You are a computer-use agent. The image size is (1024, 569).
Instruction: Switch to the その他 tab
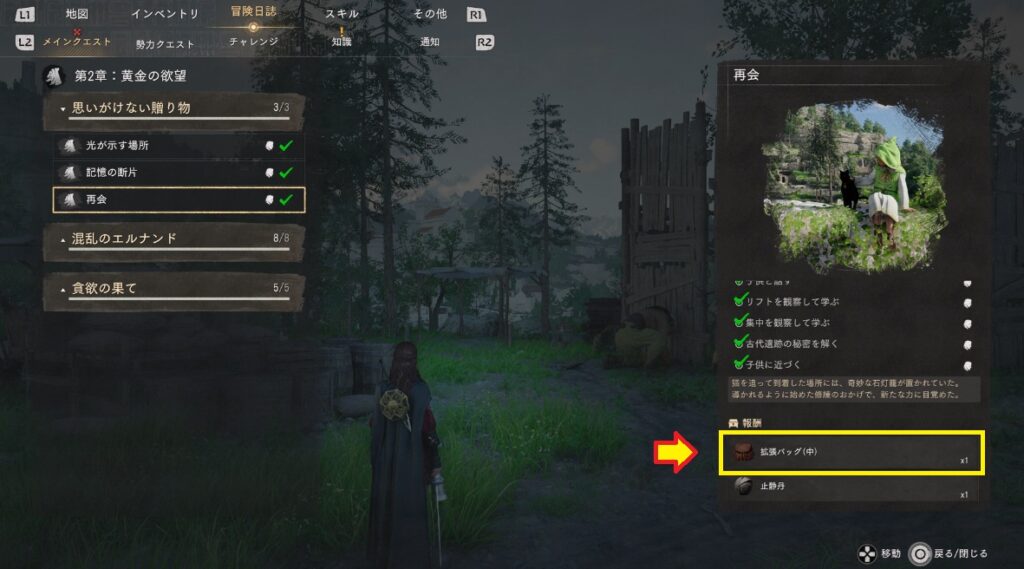430,14
